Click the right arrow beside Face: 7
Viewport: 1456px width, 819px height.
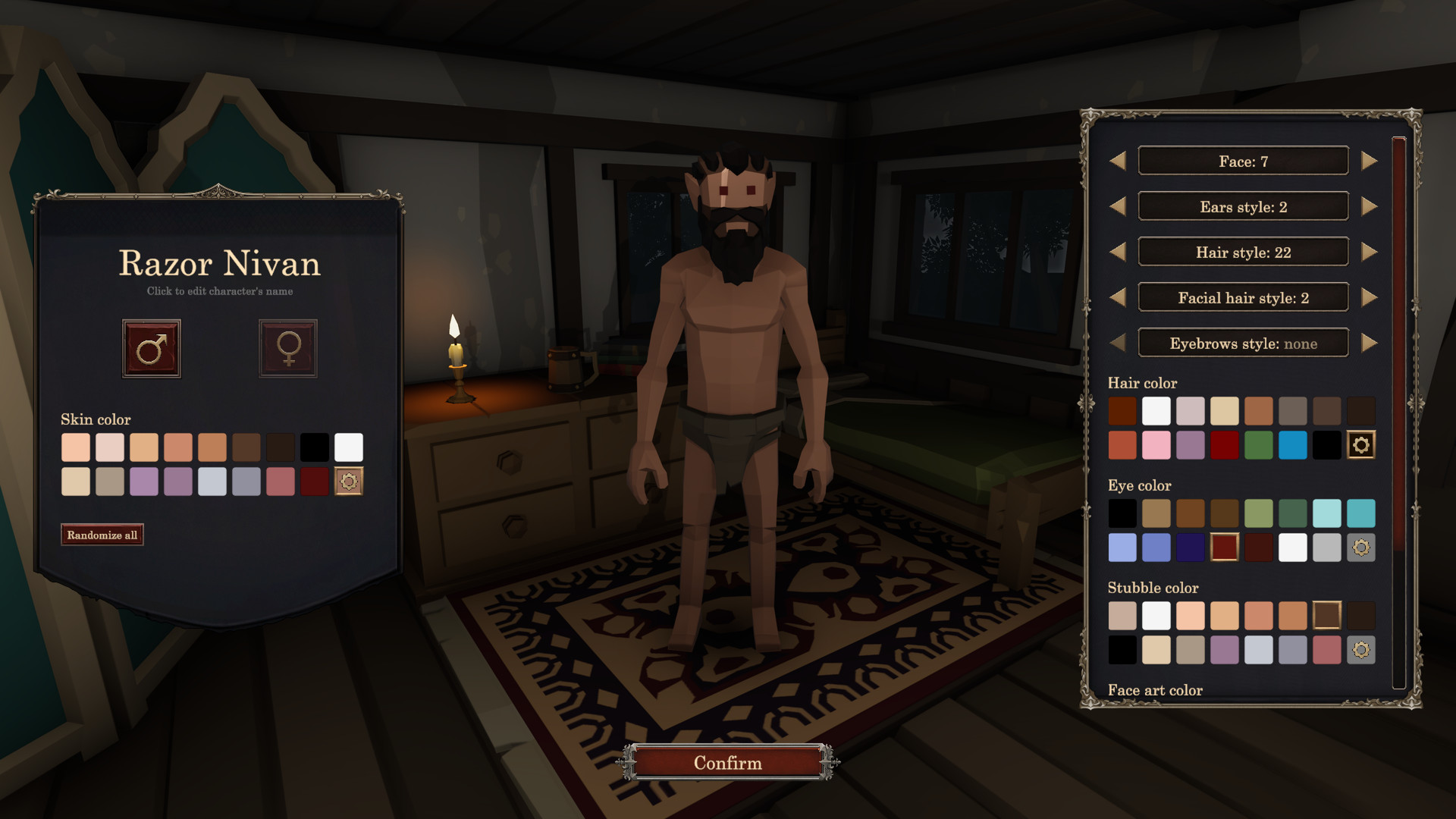(x=1370, y=160)
